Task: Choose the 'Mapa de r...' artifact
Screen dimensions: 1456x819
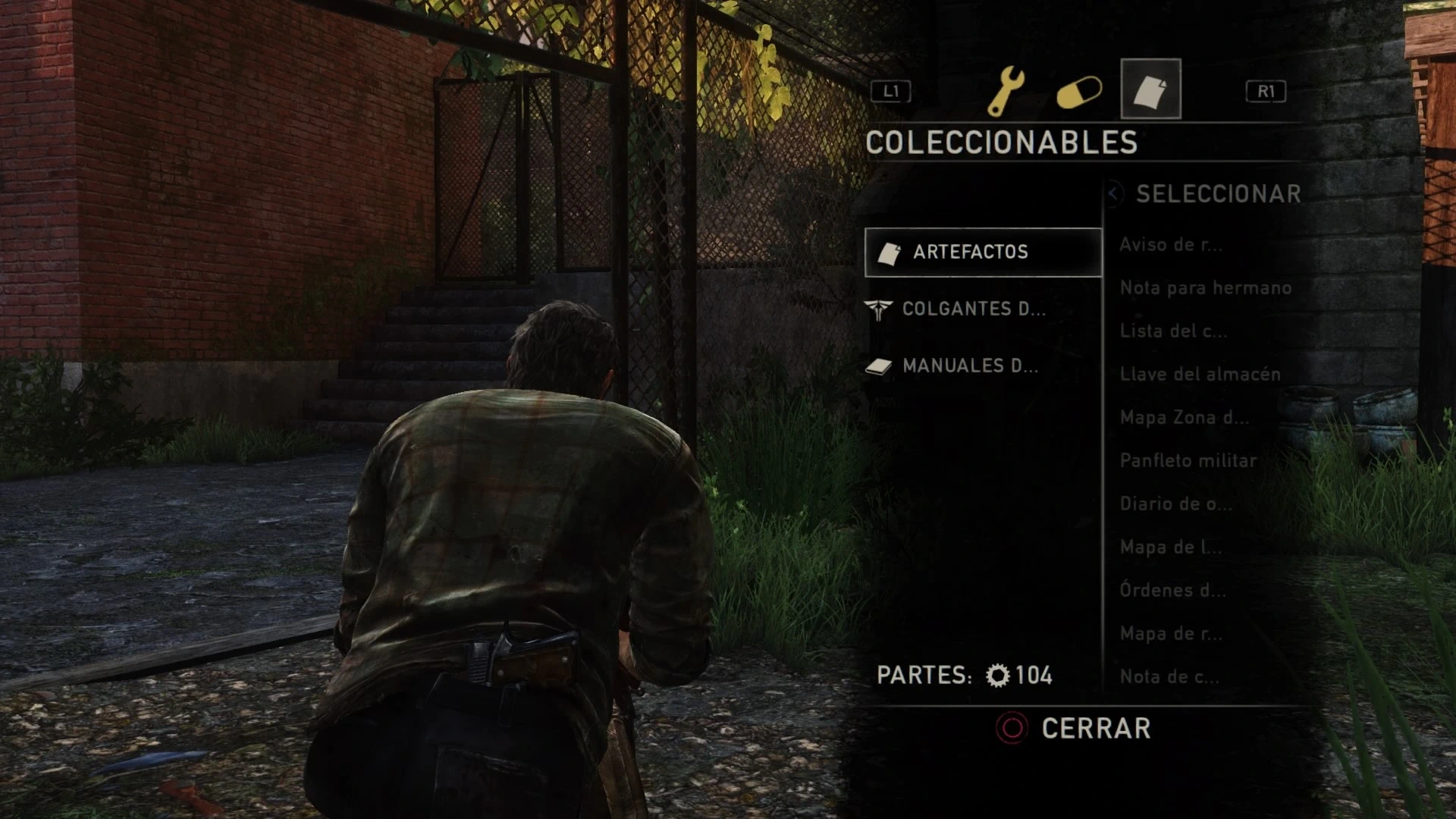Action: click(1171, 634)
